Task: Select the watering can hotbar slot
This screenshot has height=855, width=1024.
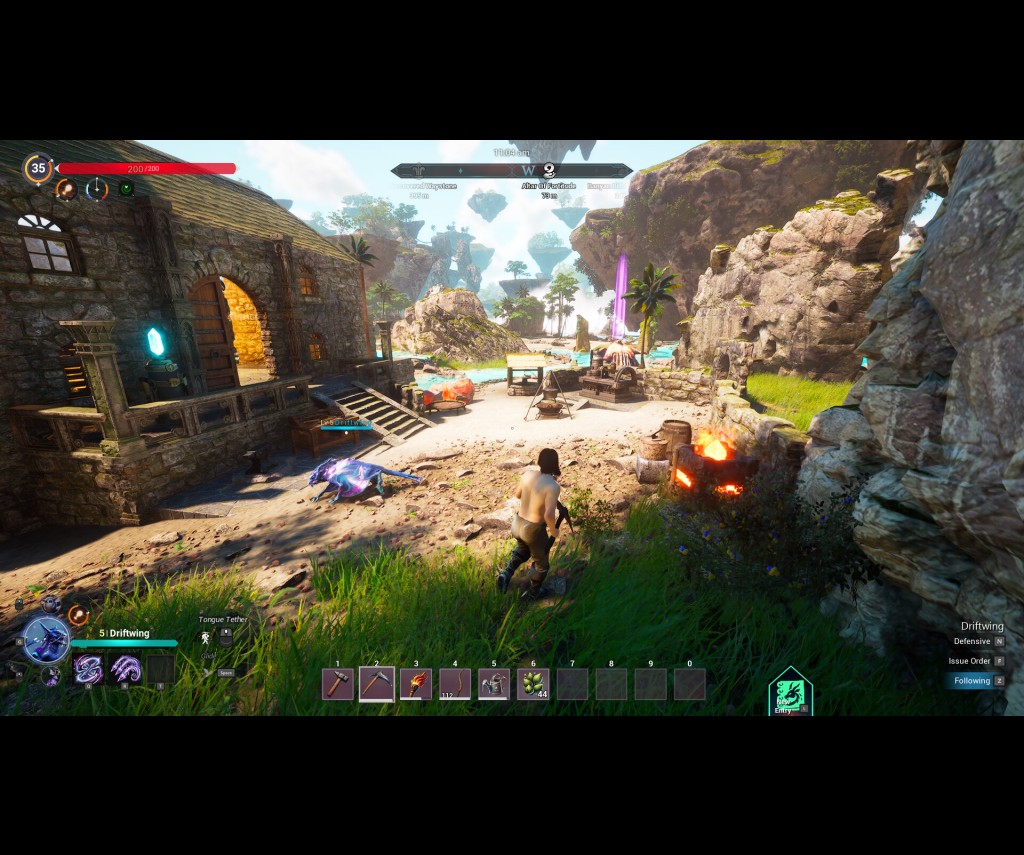Action: tap(494, 684)
